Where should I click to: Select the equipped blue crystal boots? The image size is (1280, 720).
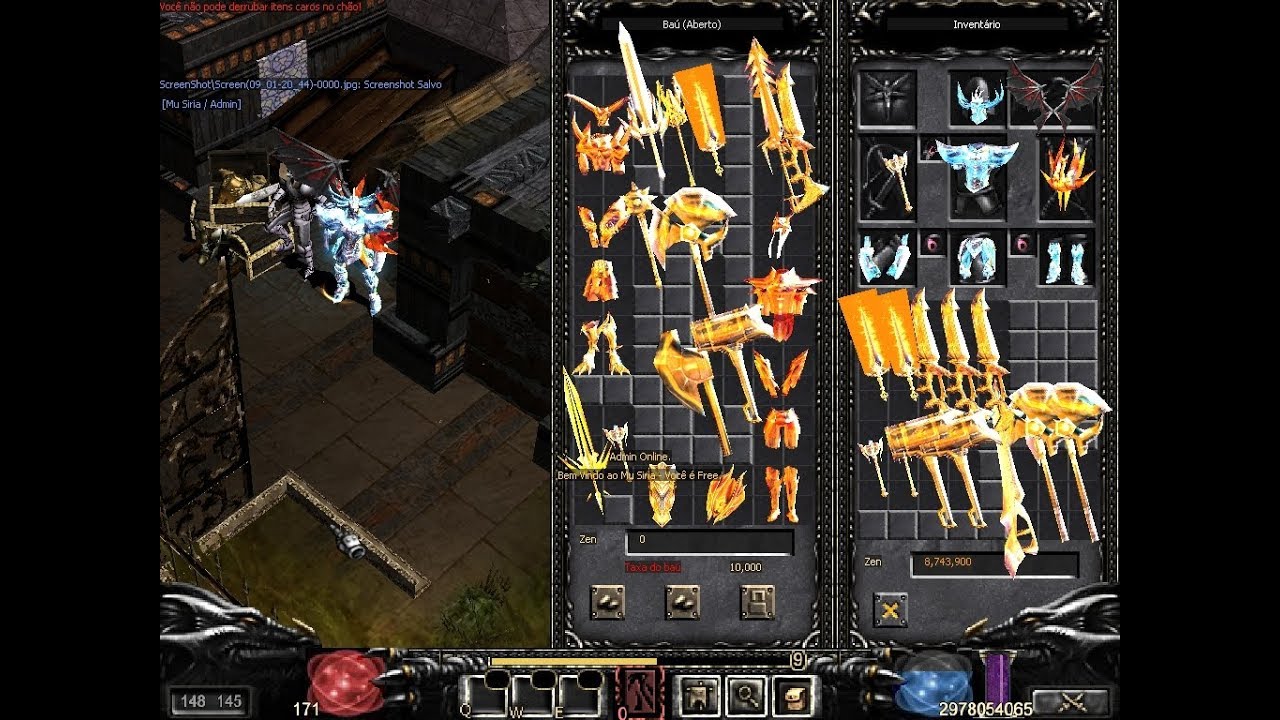click(1066, 258)
